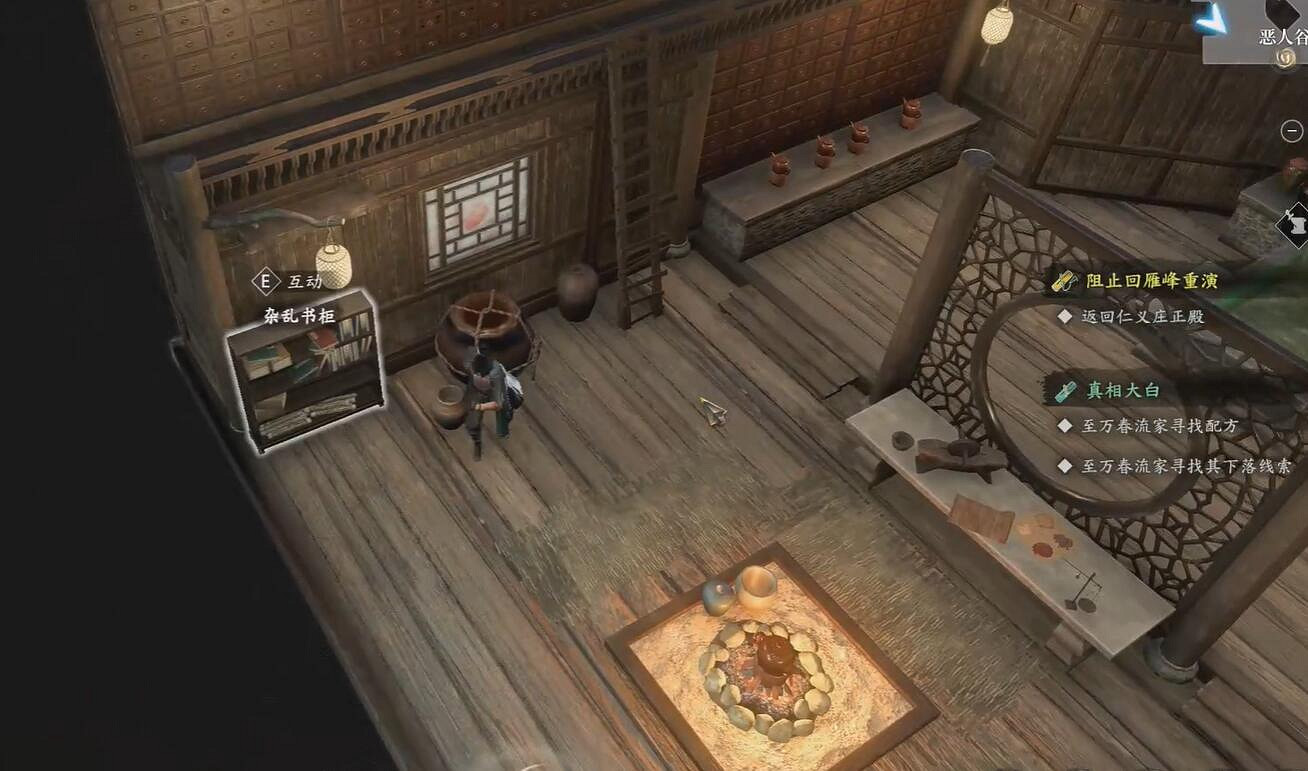Click the teal scroll icon beside 真相大白
This screenshot has width=1308, height=771.
click(x=1064, y=390)
